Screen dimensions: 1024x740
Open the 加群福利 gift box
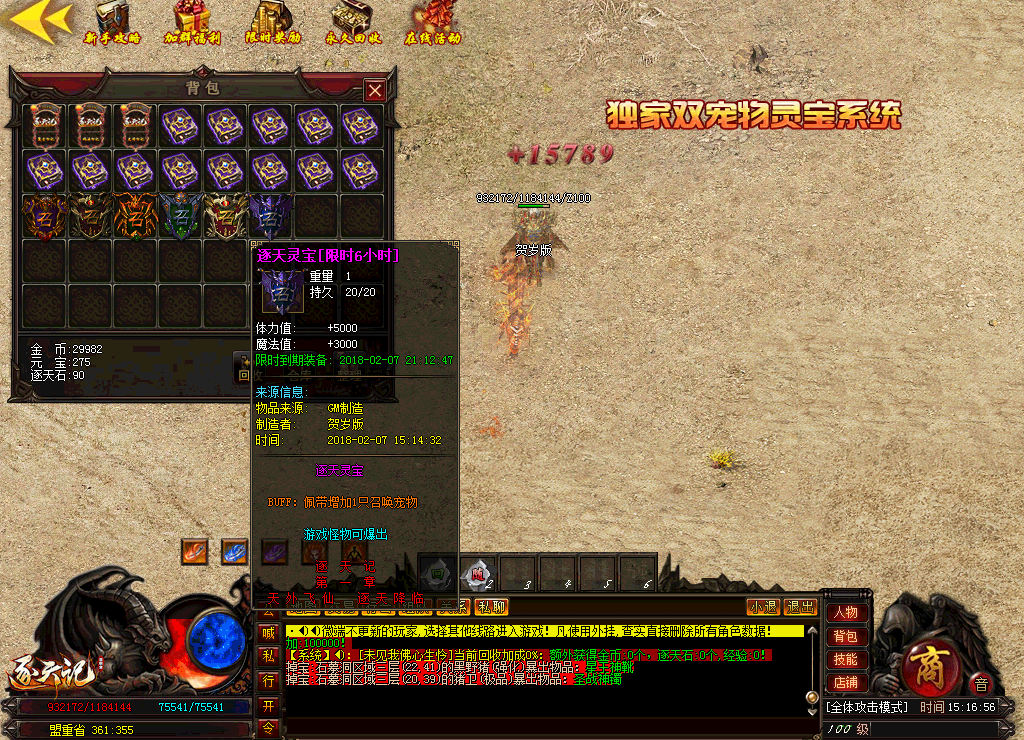pyautogui.click(x=192, y=22)
